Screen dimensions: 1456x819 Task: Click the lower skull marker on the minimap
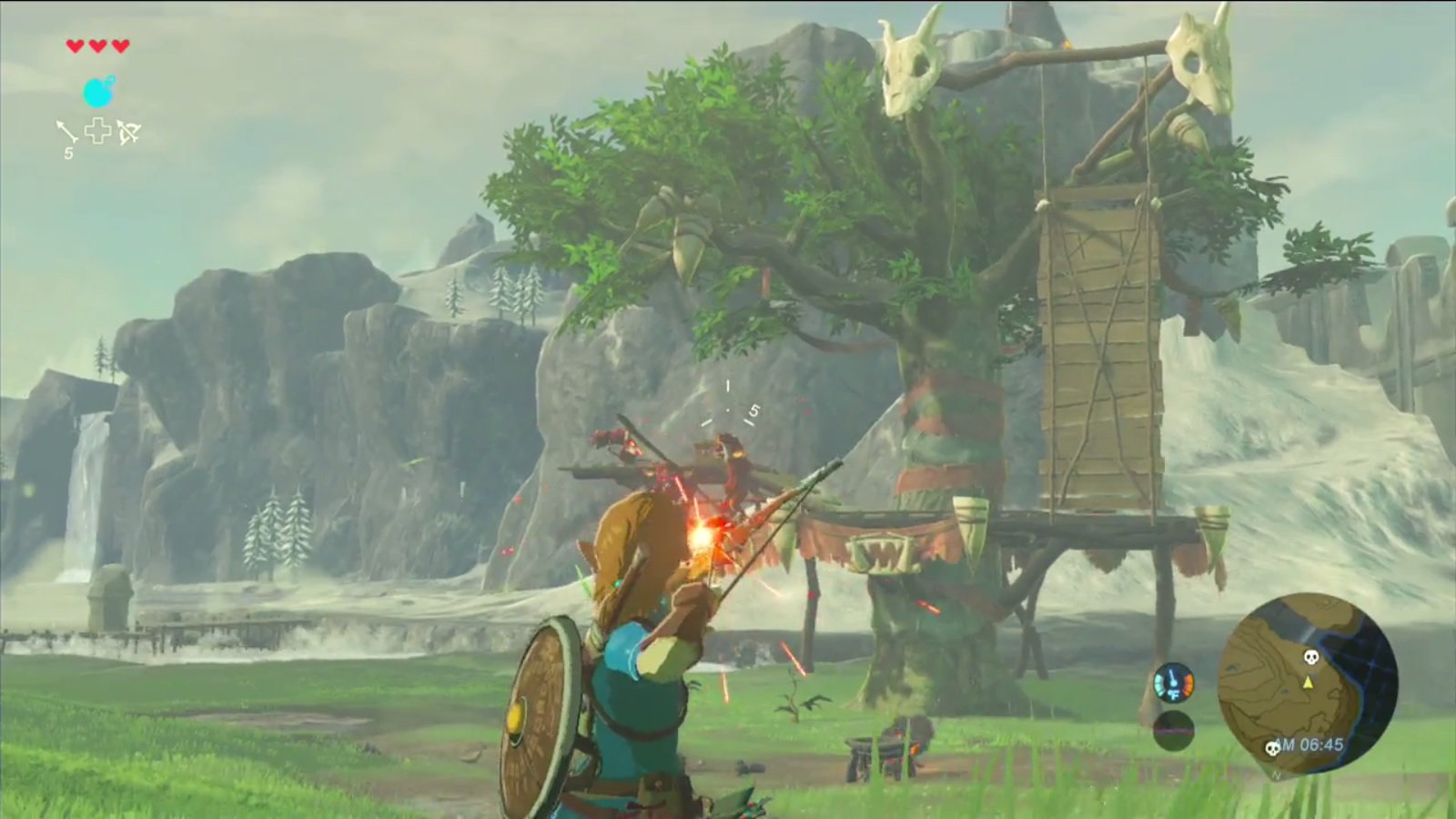point(1273,747)
